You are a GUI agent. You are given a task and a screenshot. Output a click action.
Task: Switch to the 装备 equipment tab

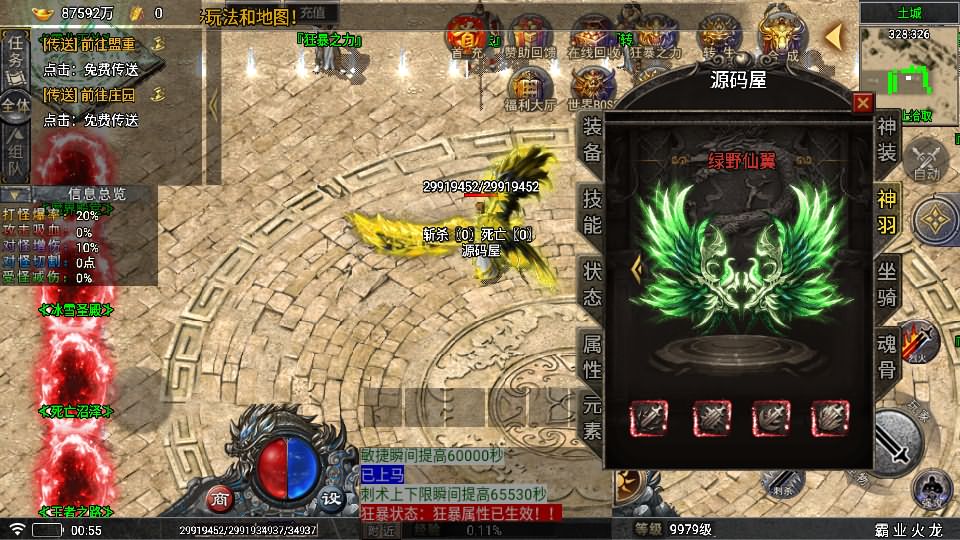(x=592, y=139)
